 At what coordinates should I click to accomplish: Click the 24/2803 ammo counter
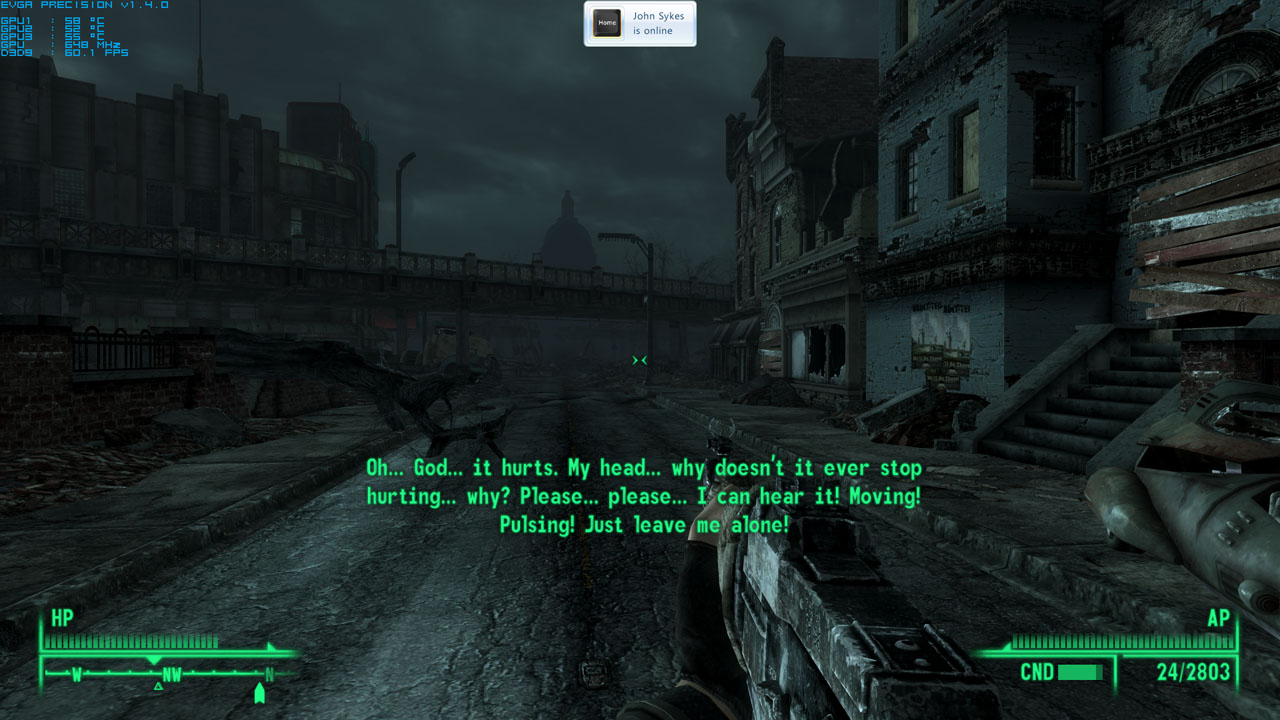coord(1192,672)
